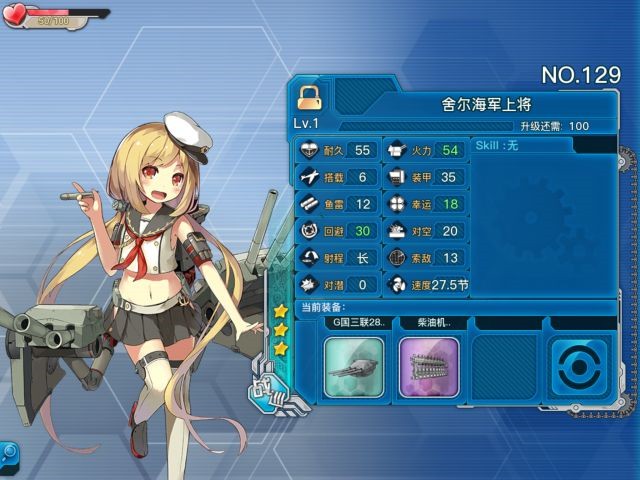Screen dimensions: 640x480
Task: Open the magnifying glass zoom button
Action: (x=8, y=451)
